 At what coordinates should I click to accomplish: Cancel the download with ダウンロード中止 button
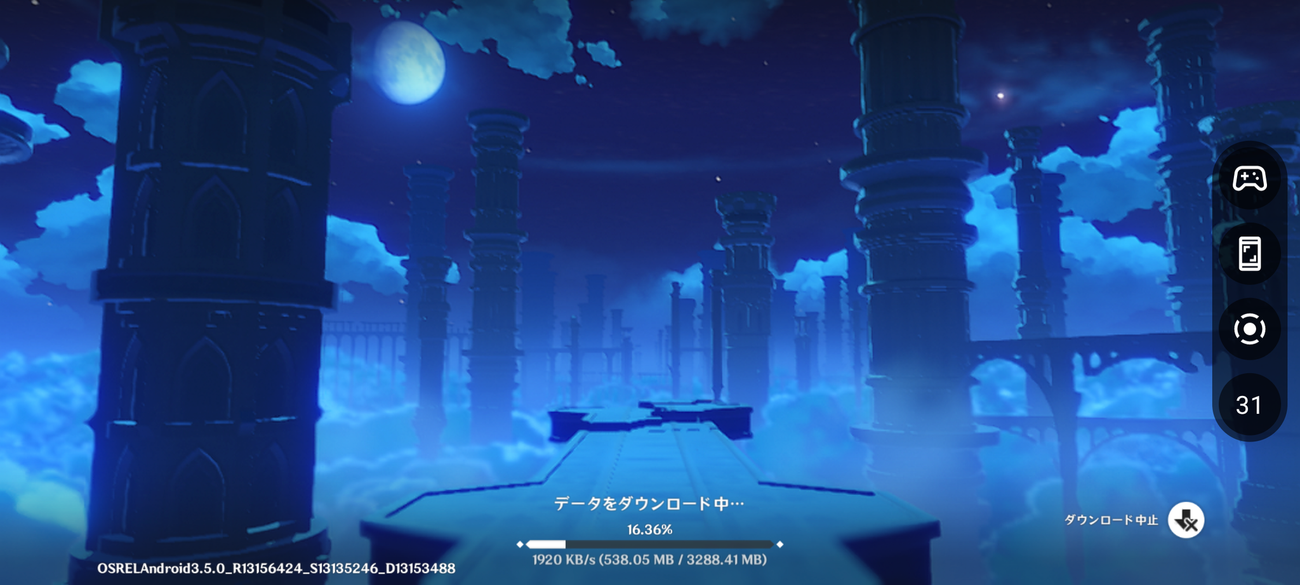pyautogui.click(x=1186, y=520)
